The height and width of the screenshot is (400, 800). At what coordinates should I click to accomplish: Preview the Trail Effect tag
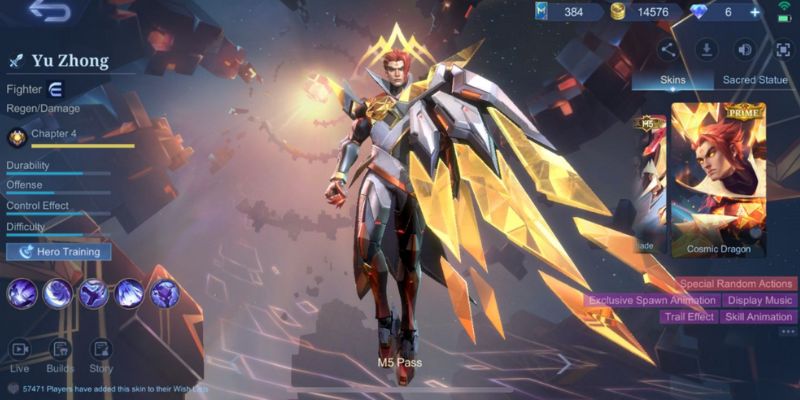pos(689,317)
